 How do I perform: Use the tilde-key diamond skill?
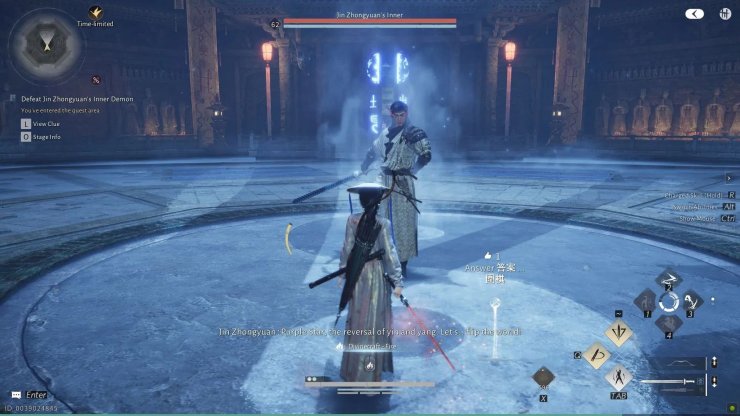[619, 331]
